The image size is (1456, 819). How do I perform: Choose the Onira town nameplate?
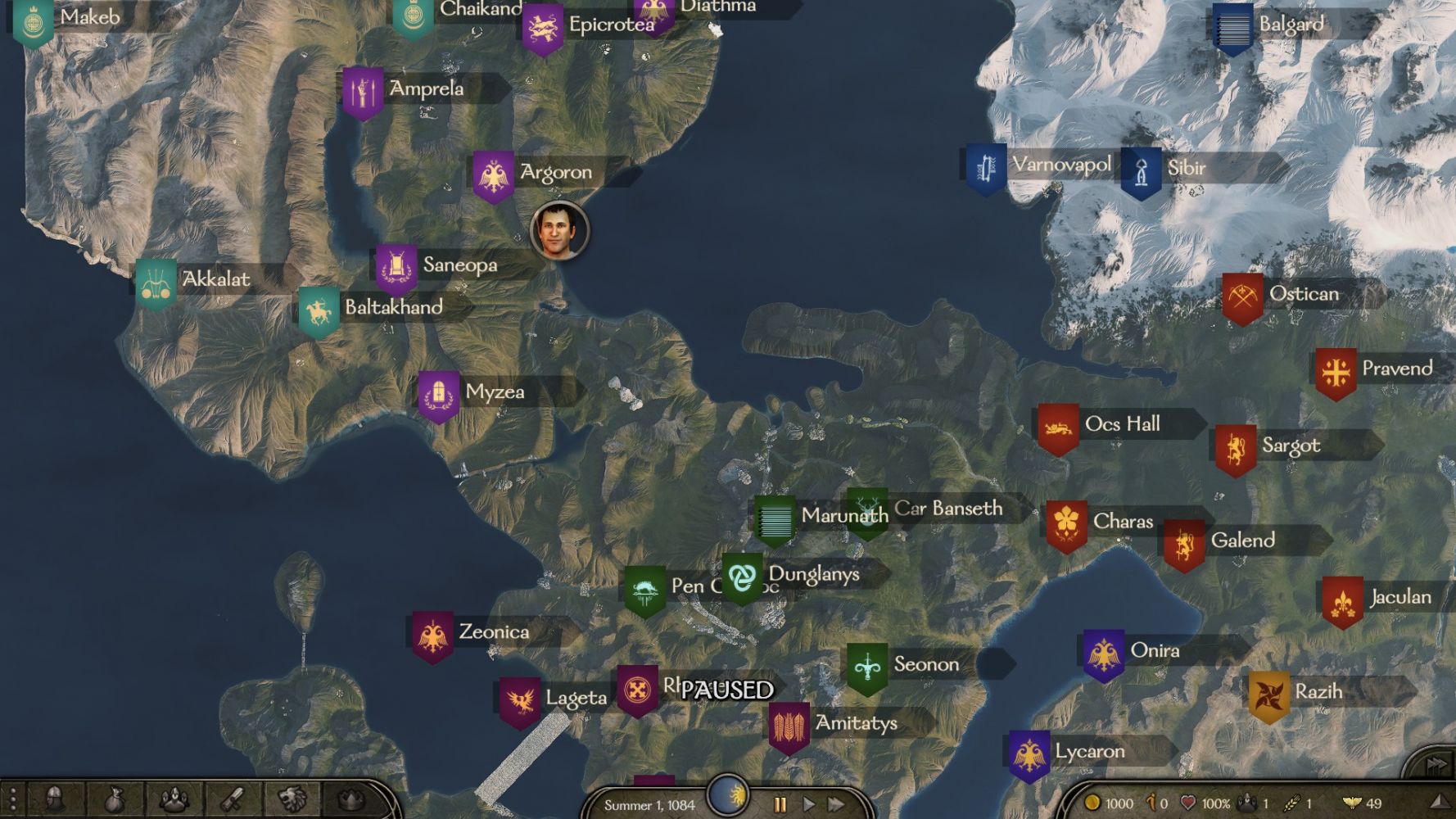(1154, 651)
